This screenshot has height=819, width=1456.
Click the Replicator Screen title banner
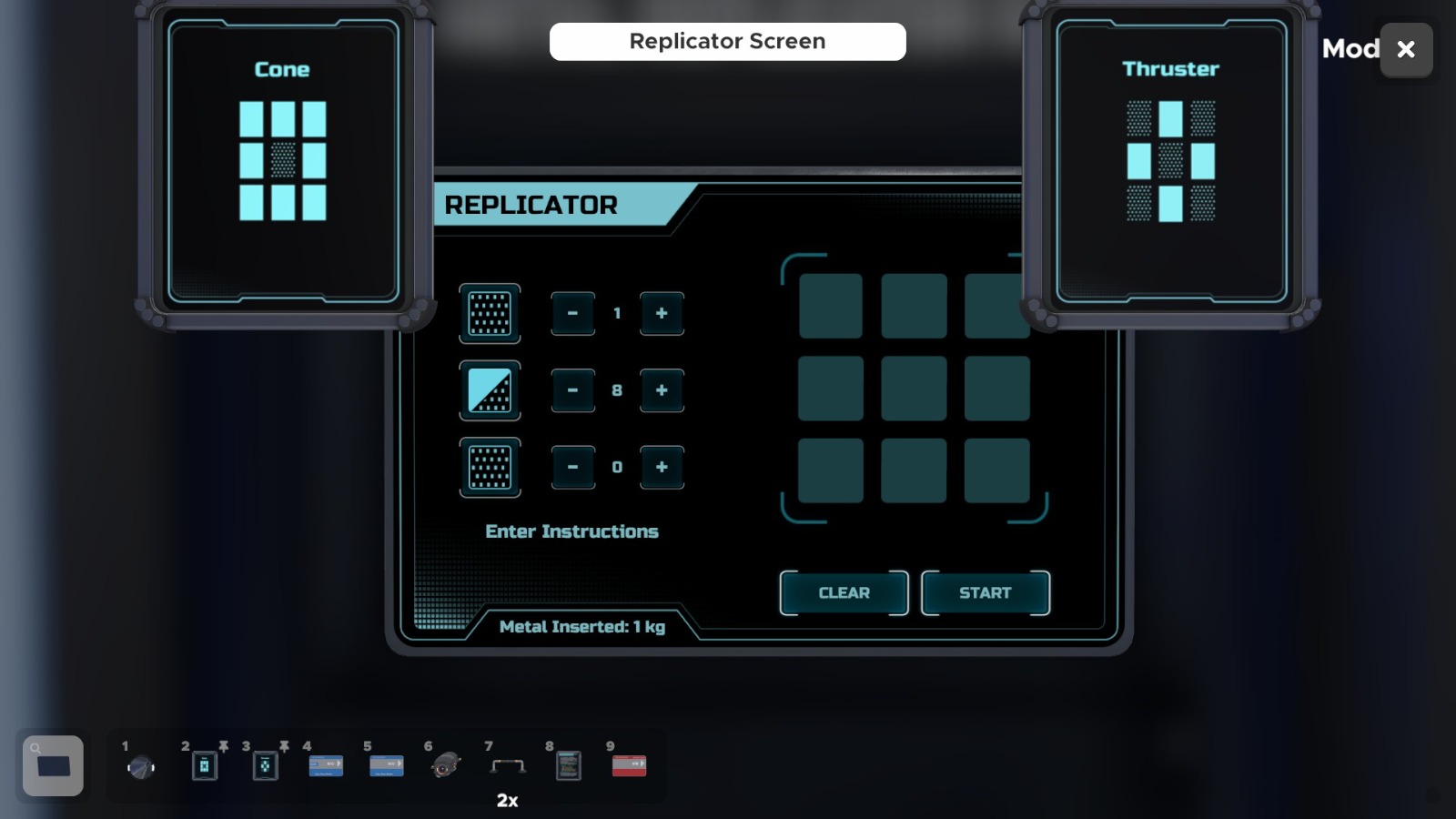click(x=726, y=41)
